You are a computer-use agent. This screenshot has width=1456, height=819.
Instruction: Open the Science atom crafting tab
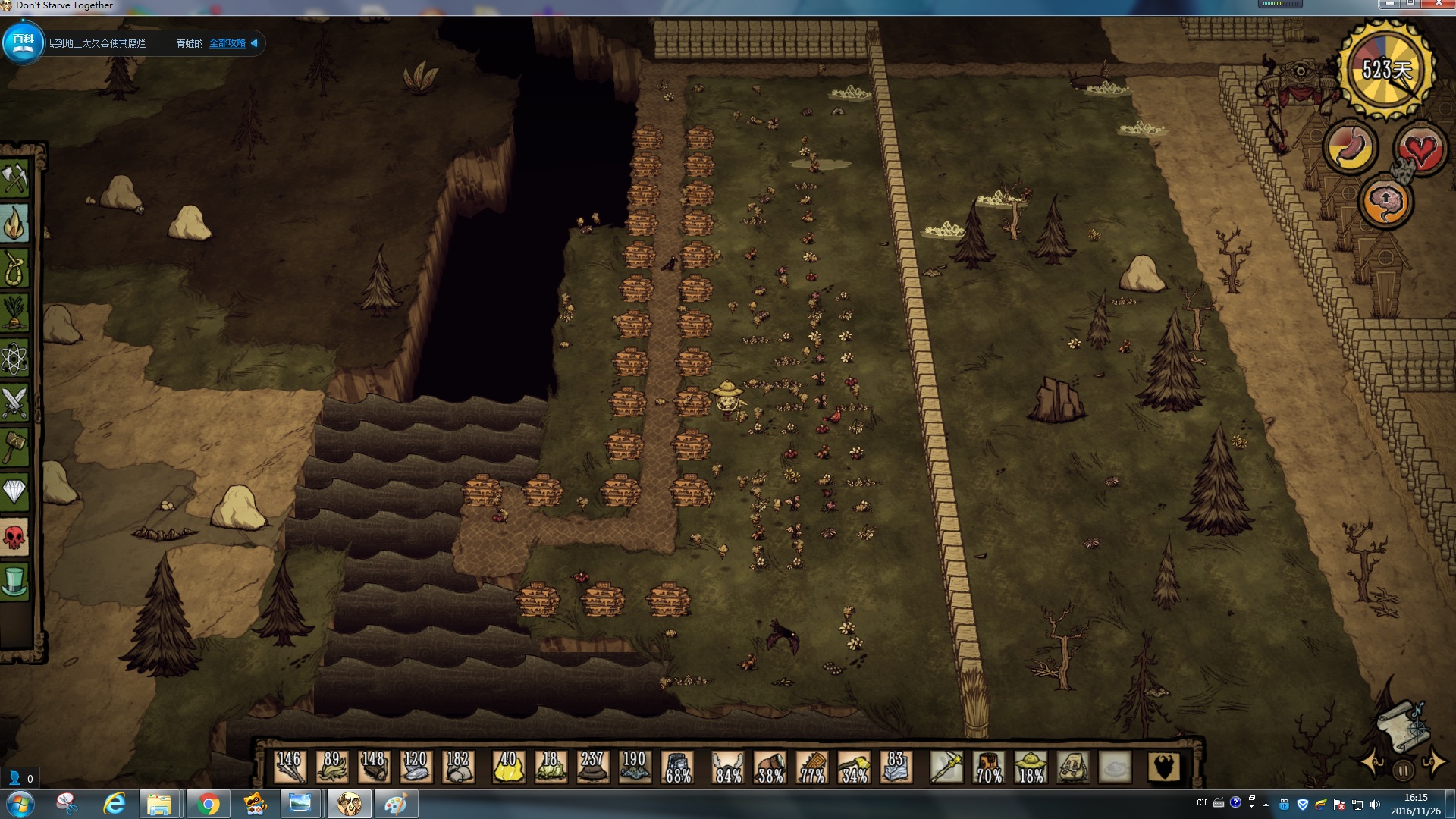click(x=14, y=358)
